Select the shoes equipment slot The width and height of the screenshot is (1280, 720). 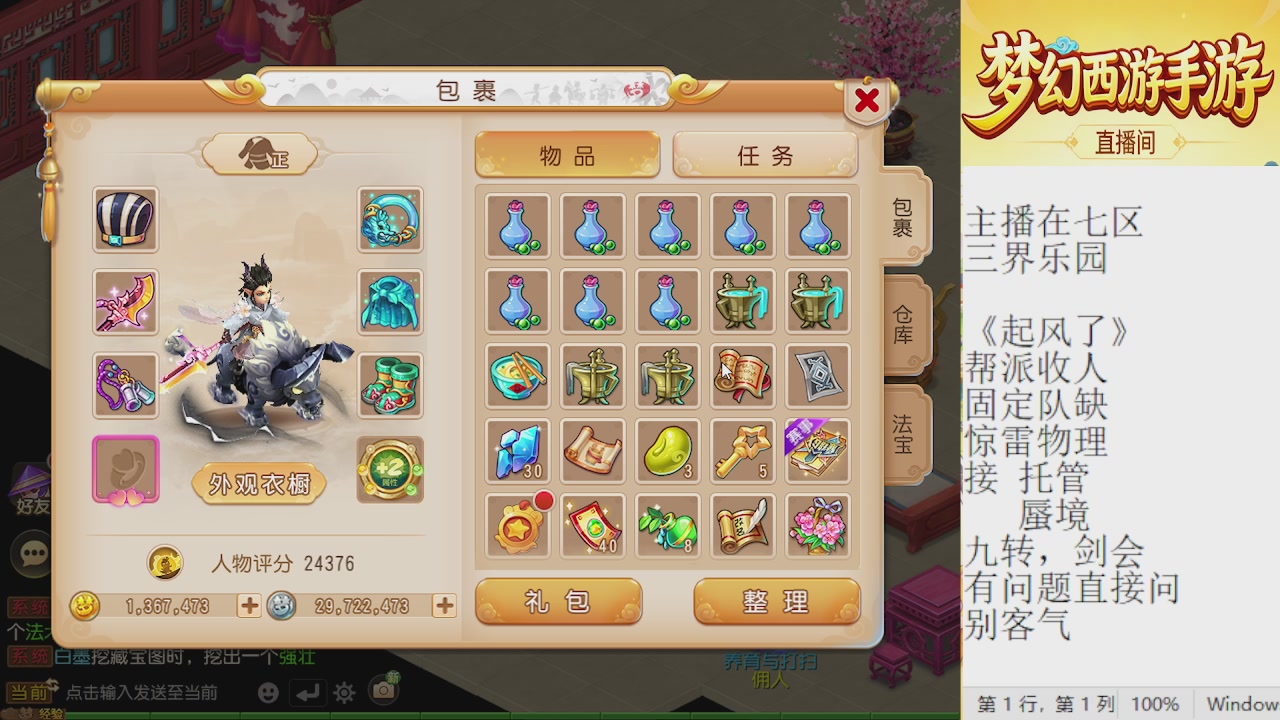pos(390,385)
